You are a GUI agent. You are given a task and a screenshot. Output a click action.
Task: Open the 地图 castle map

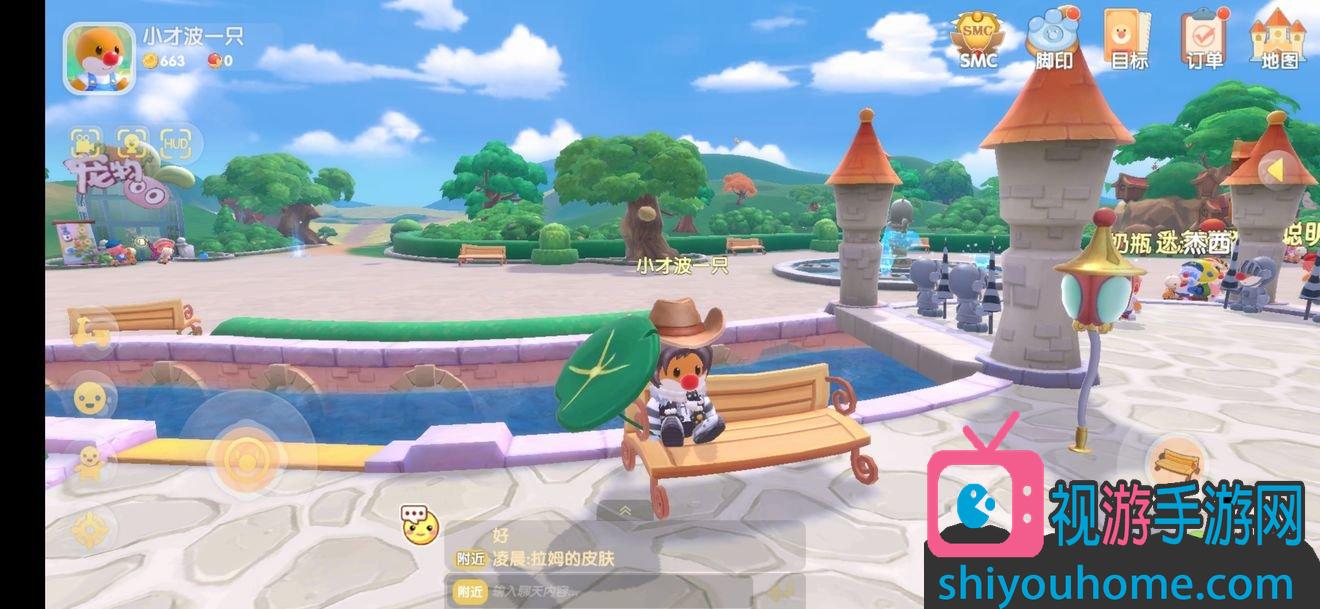[1279, 39]
